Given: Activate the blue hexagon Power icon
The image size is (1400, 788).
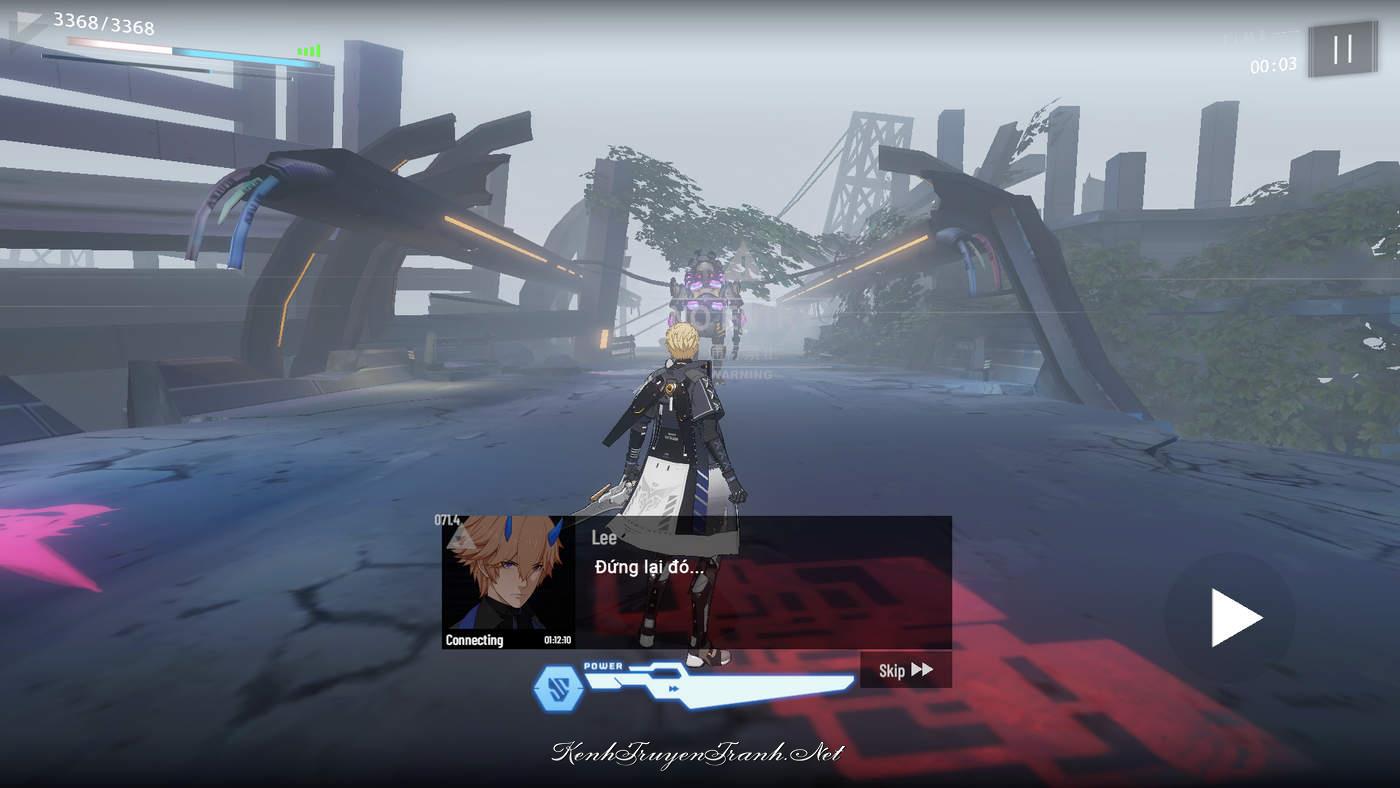Looking at the screenshot, I should [x=556, y=687].
